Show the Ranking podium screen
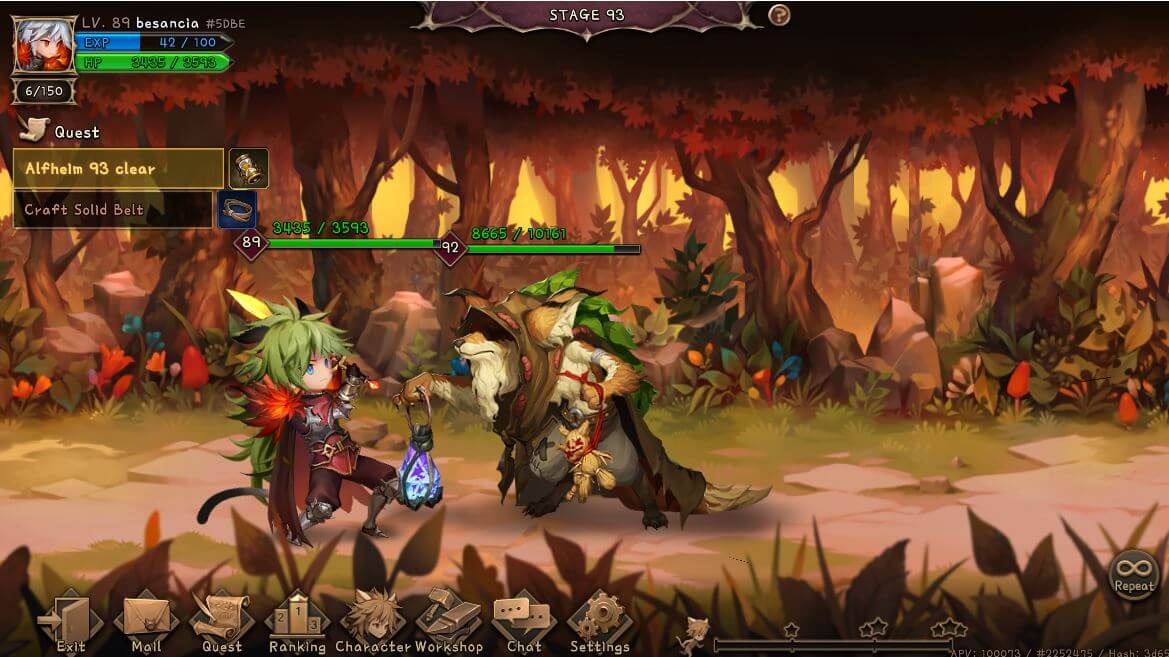 pyautogui.click(x=297, y=622)
